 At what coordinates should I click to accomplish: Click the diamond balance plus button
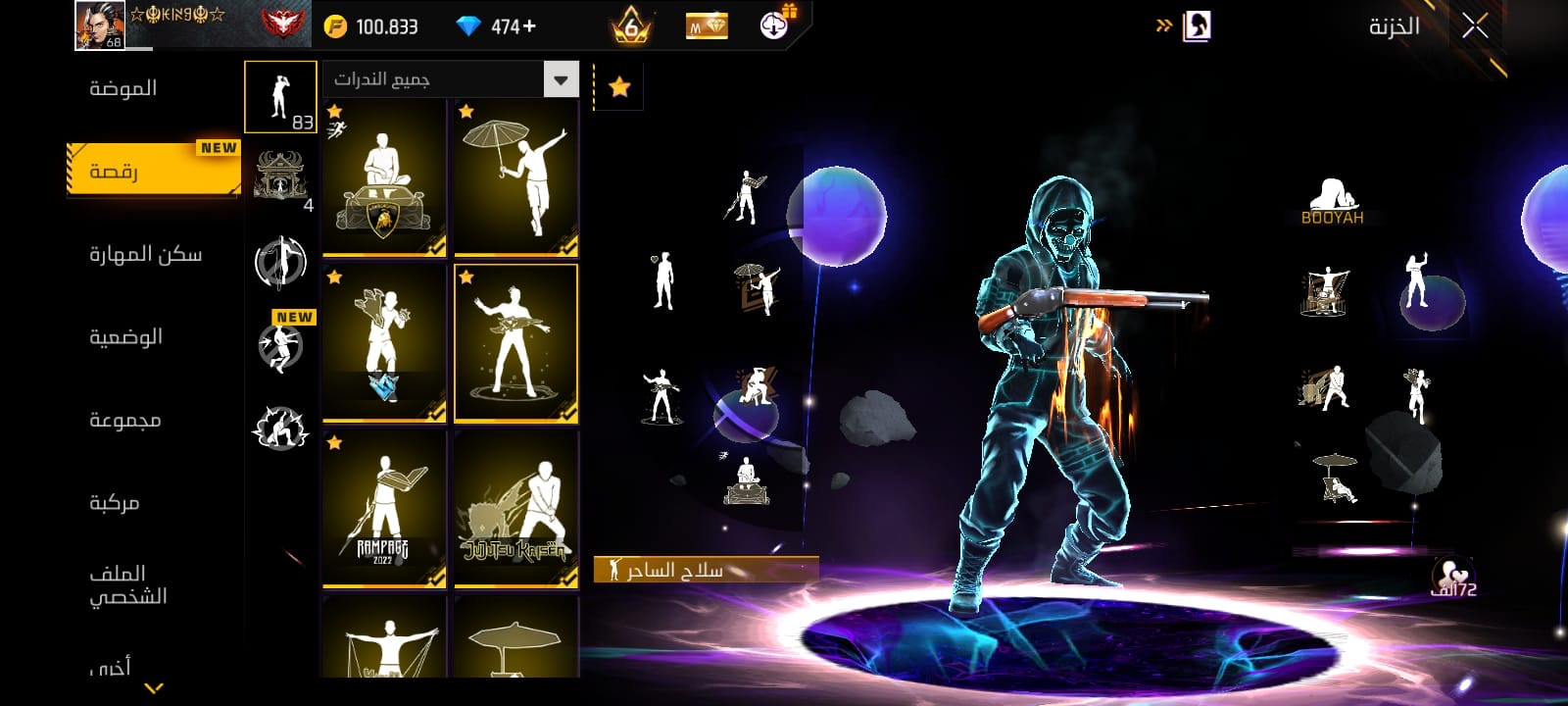530,26
